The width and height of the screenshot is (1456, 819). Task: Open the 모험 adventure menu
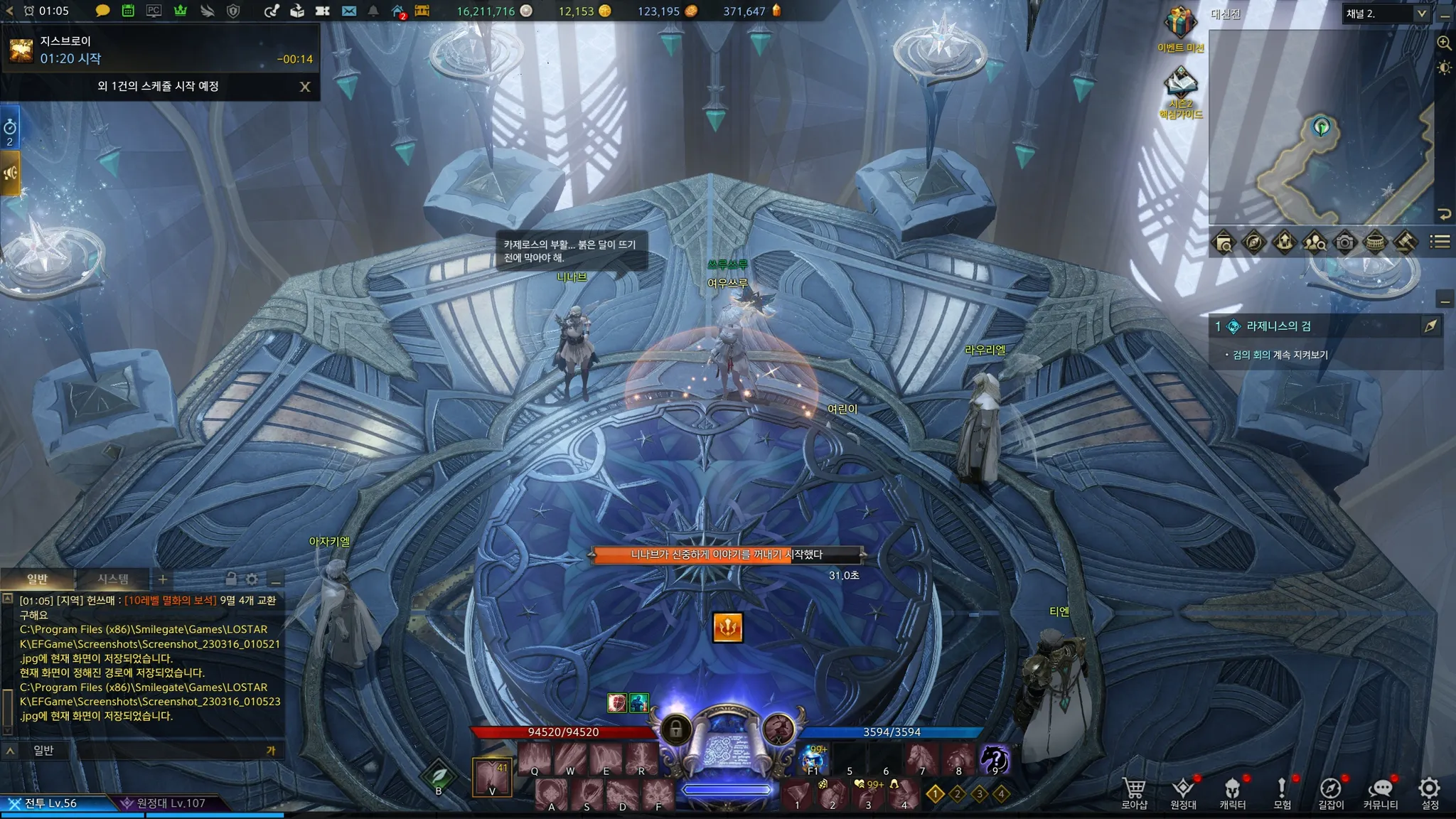[x=1282, y=792]
